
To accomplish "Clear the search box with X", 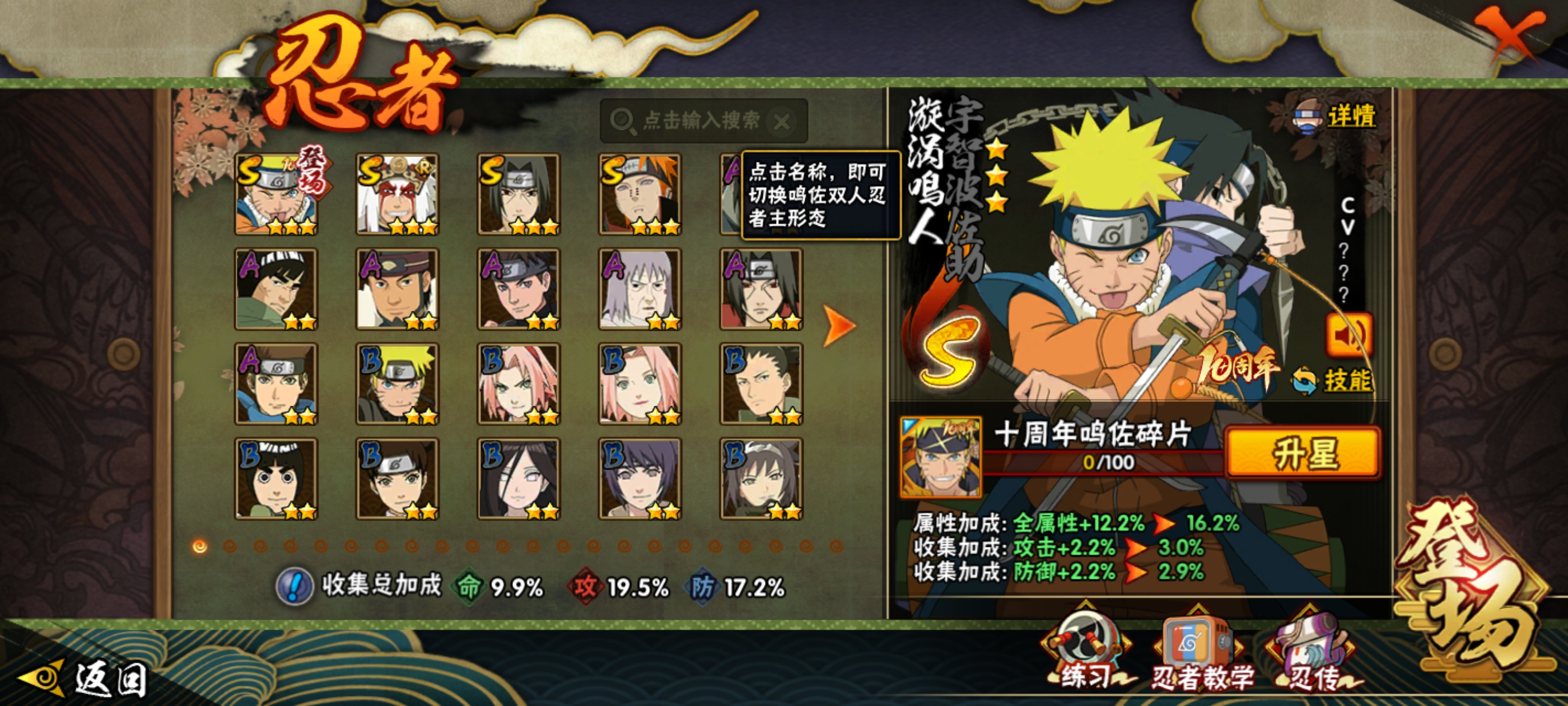I will pos(782,122).
